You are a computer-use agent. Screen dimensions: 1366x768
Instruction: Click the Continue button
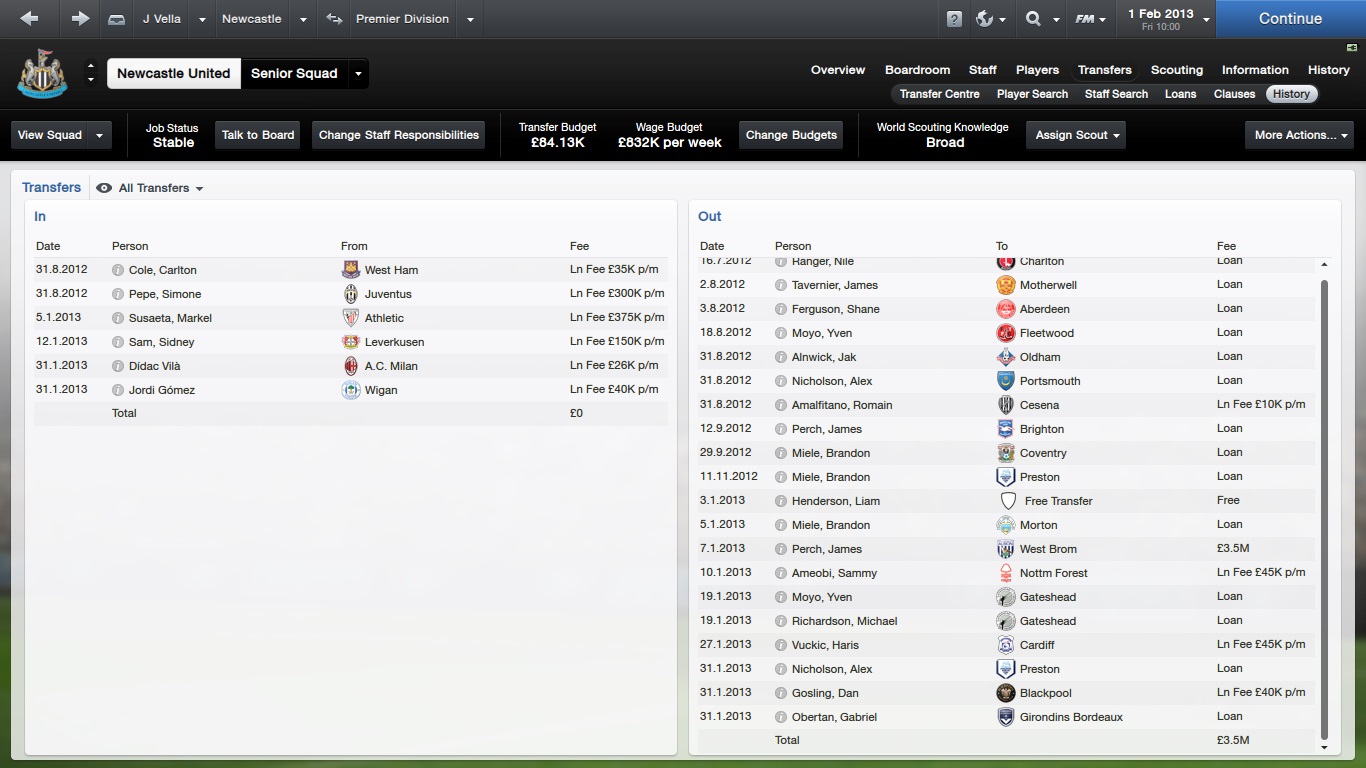(x=1290, y=19)
